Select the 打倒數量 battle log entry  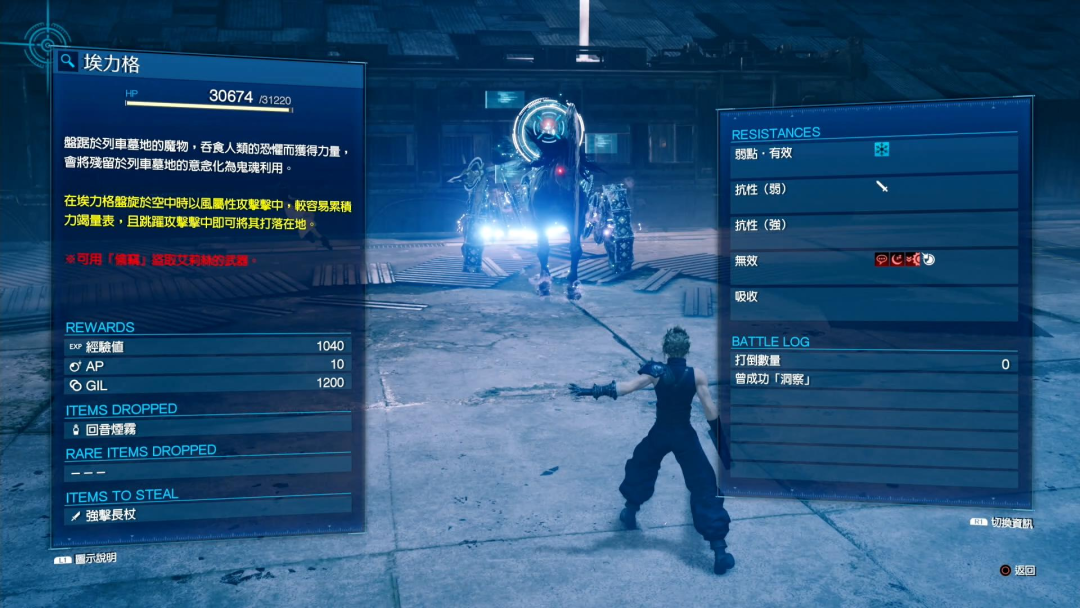[x=874, y=363]
